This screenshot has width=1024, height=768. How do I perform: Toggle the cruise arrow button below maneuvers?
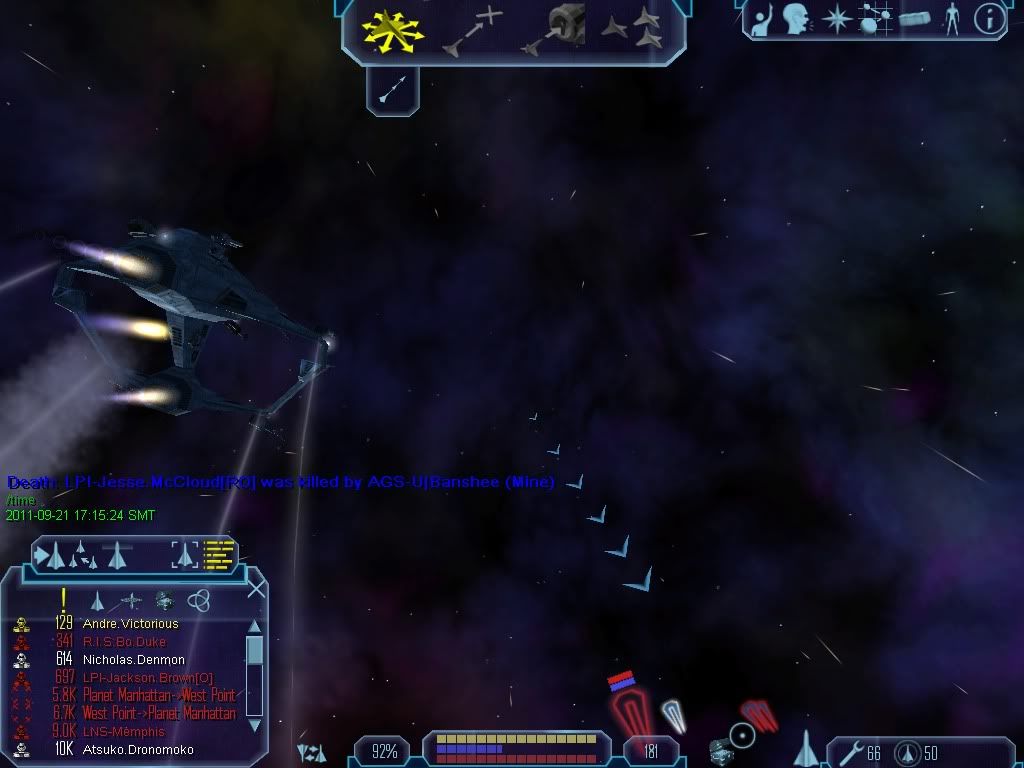[392, 91]
